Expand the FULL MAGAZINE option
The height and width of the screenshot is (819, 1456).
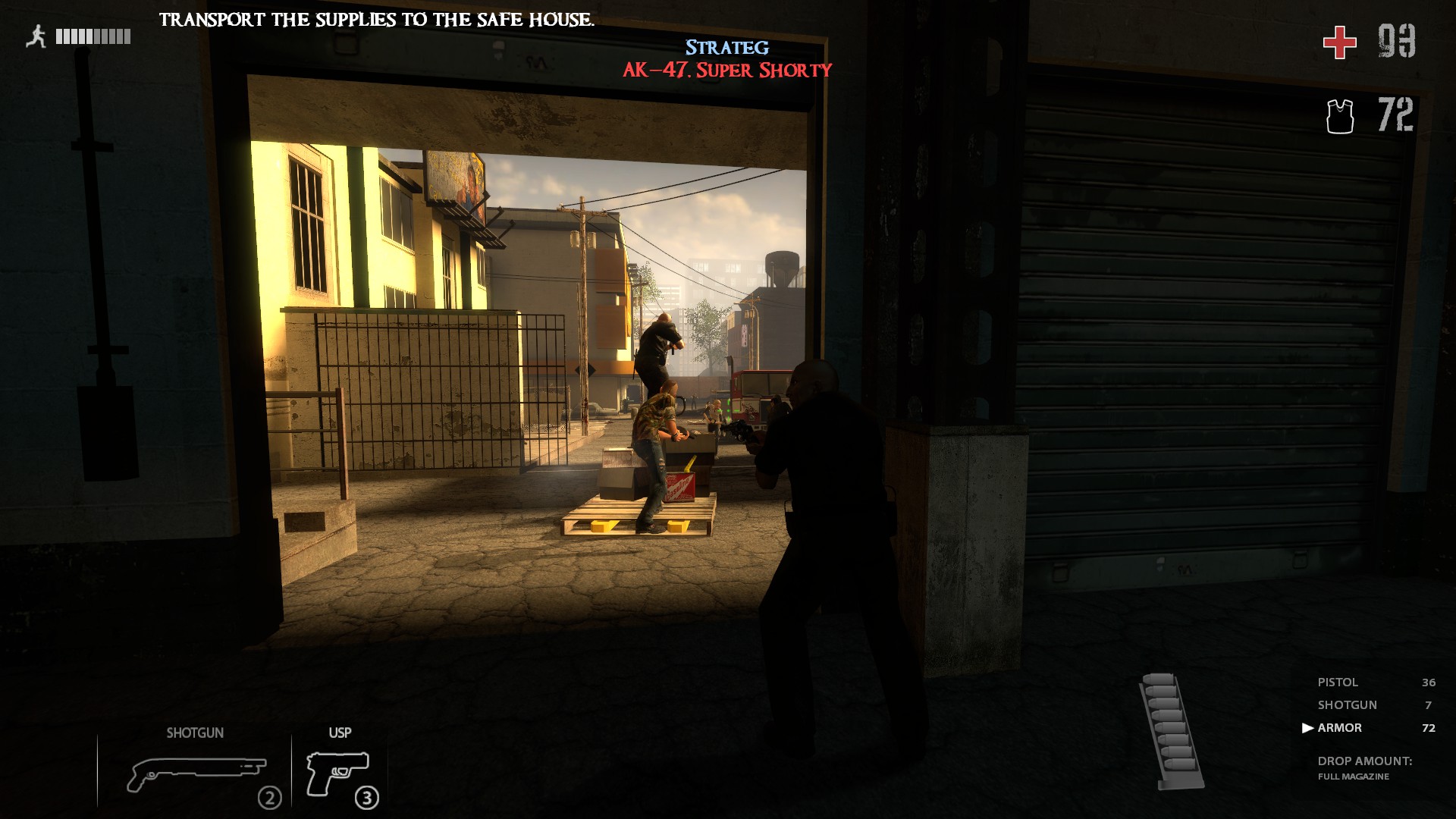1354,776
